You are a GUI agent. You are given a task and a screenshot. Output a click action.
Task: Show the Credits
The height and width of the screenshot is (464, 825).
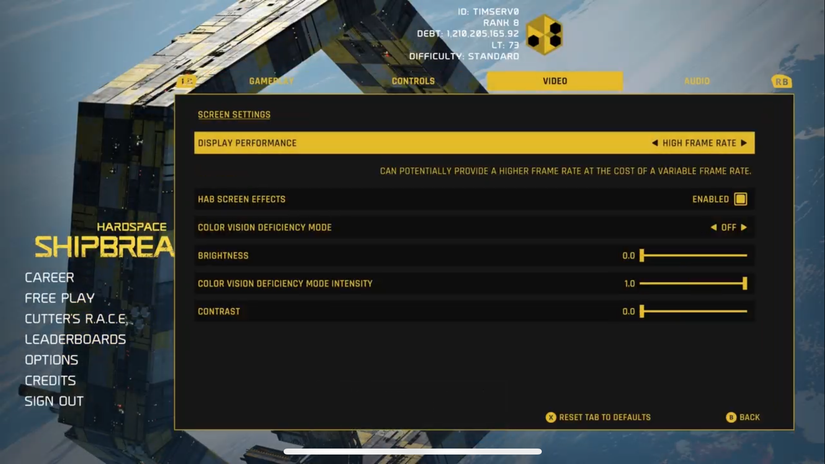point(50,380)
